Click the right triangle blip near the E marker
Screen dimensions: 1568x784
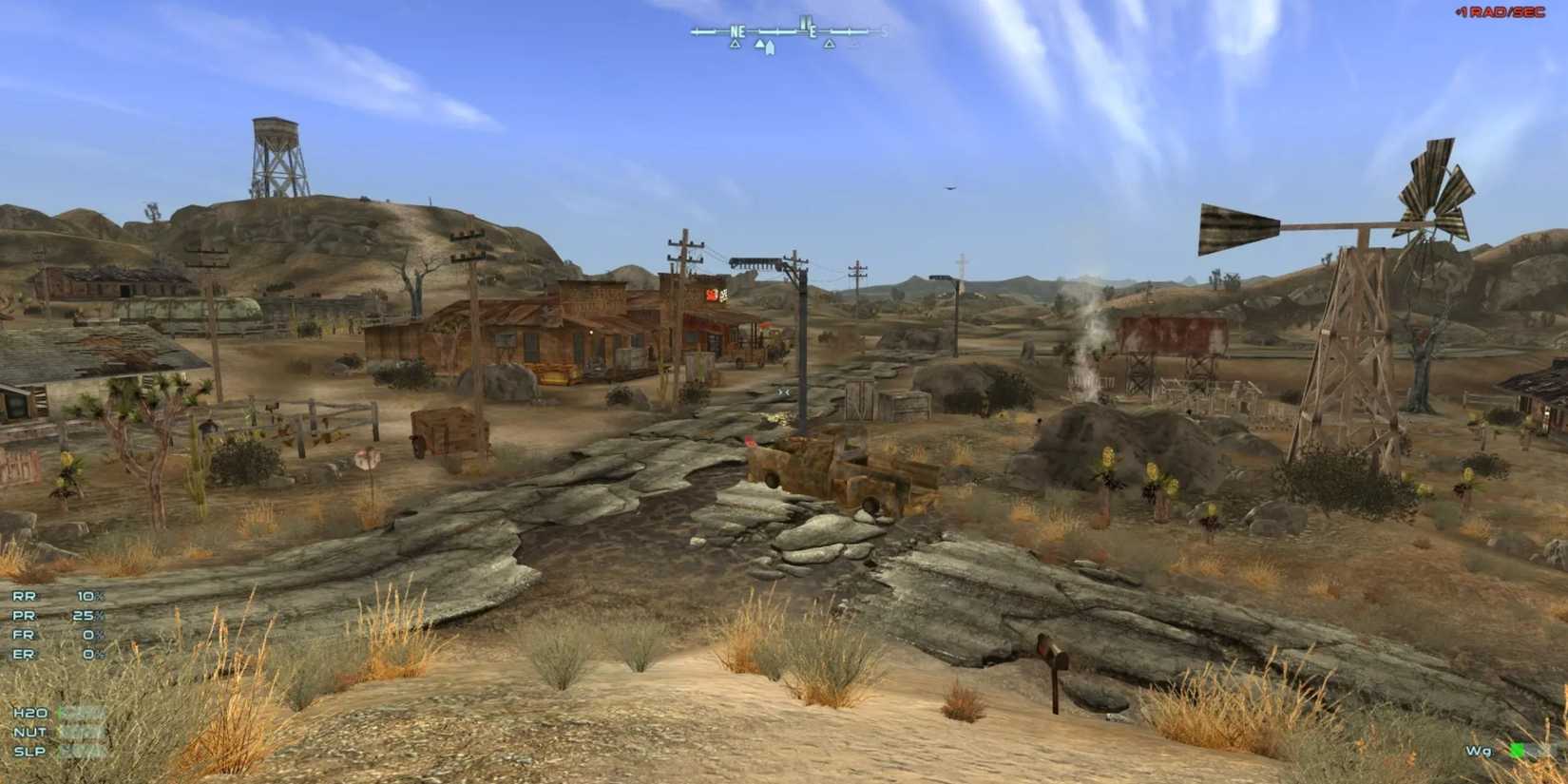[x=830, y=44]
